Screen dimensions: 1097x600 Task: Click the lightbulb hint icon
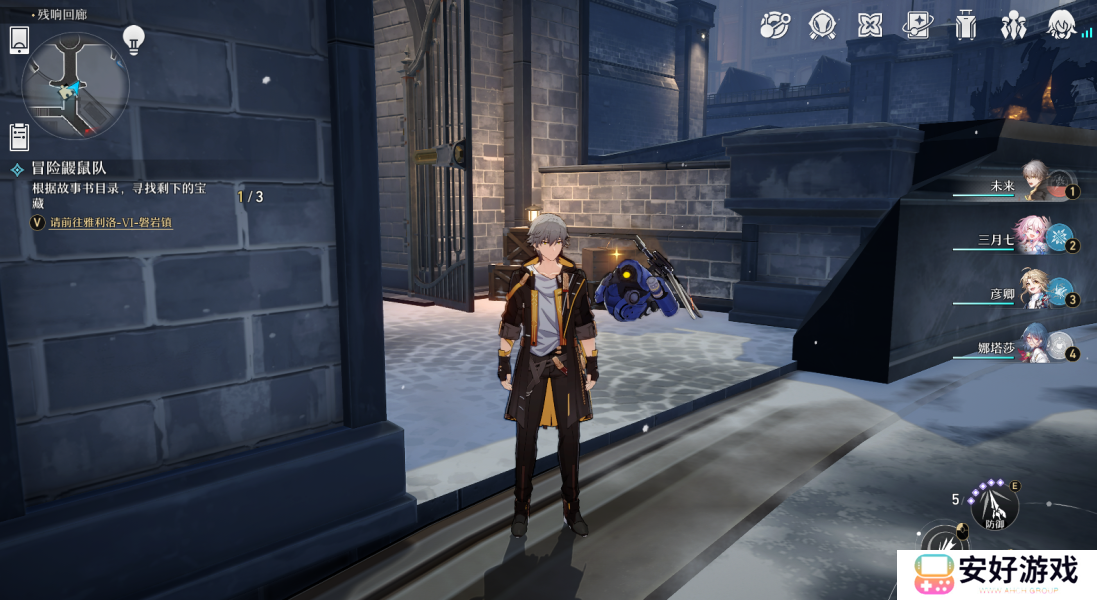click(133, 40)
